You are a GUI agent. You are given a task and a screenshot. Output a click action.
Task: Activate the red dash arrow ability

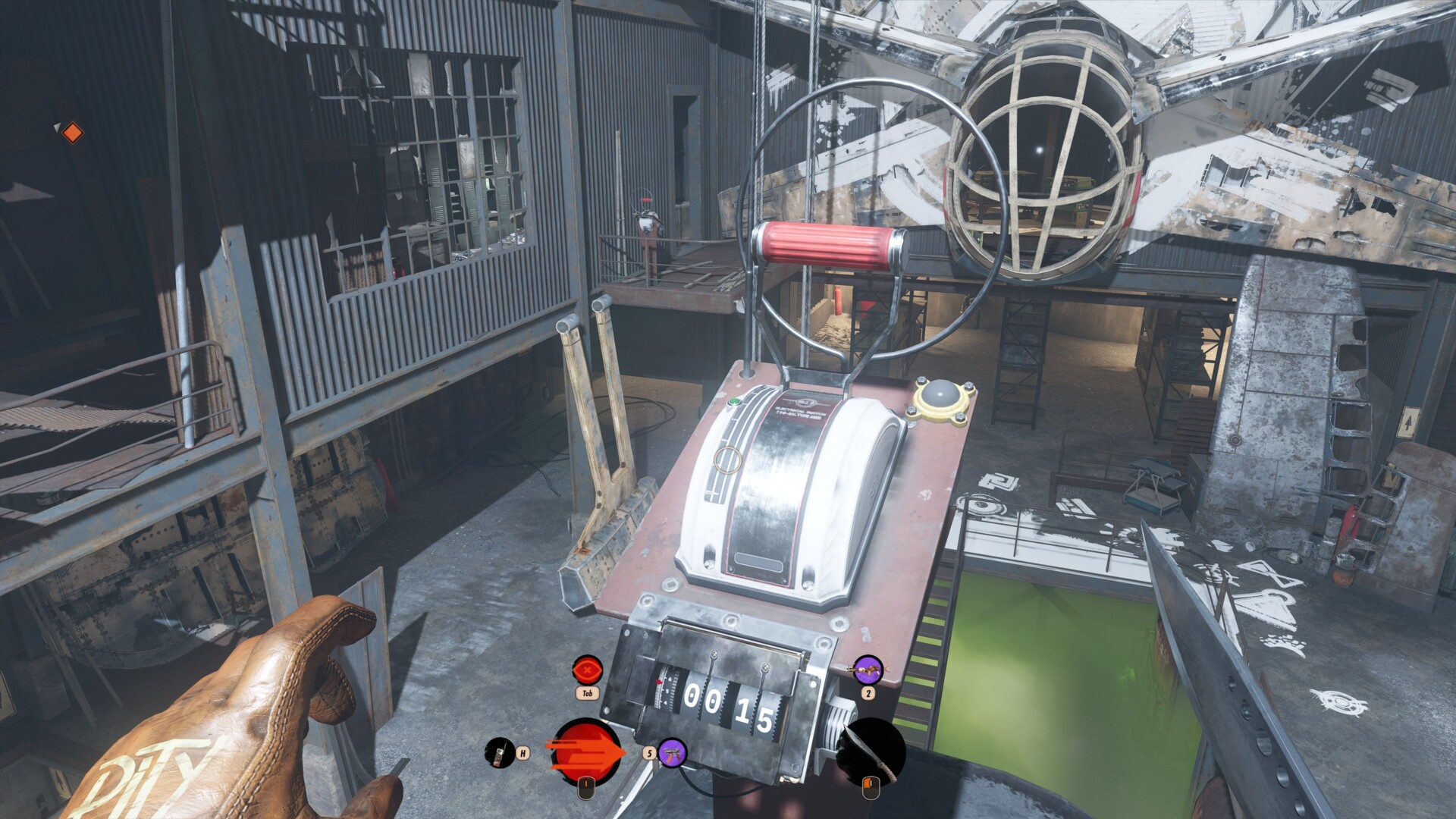[588, 752]
